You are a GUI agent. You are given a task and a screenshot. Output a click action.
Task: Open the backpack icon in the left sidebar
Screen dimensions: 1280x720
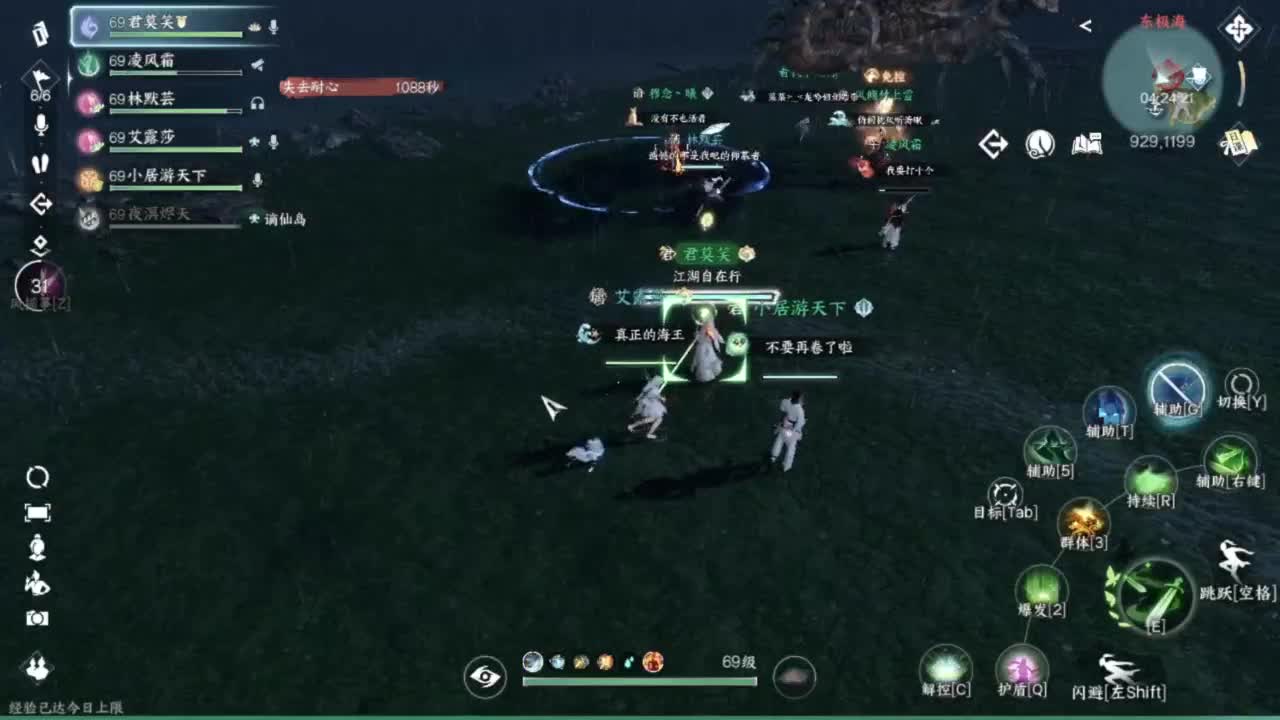[x=38, y=32]
